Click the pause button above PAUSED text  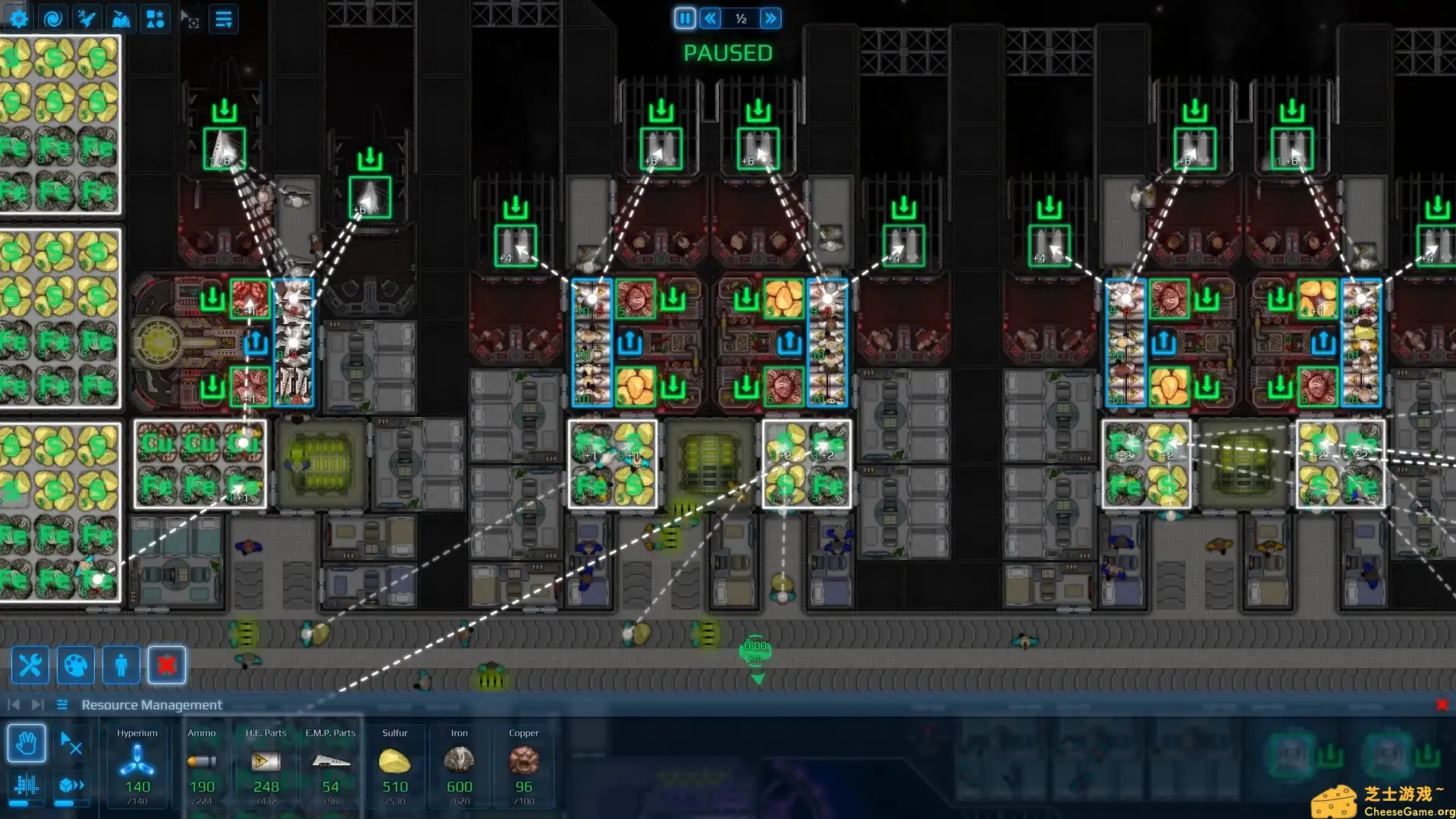(685, 18)
